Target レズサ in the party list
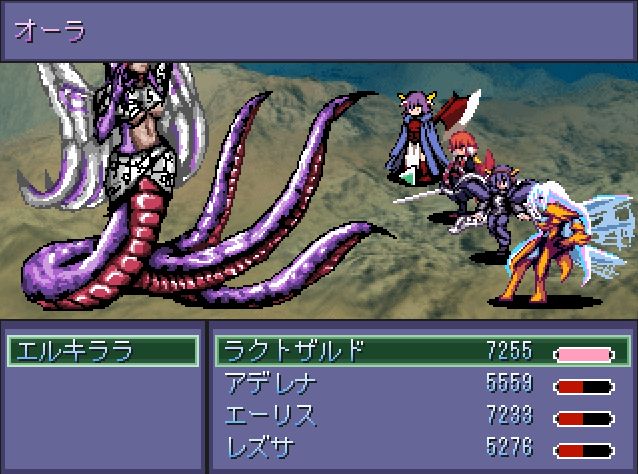This screenshot has width=638, height=474. (262, 447)
